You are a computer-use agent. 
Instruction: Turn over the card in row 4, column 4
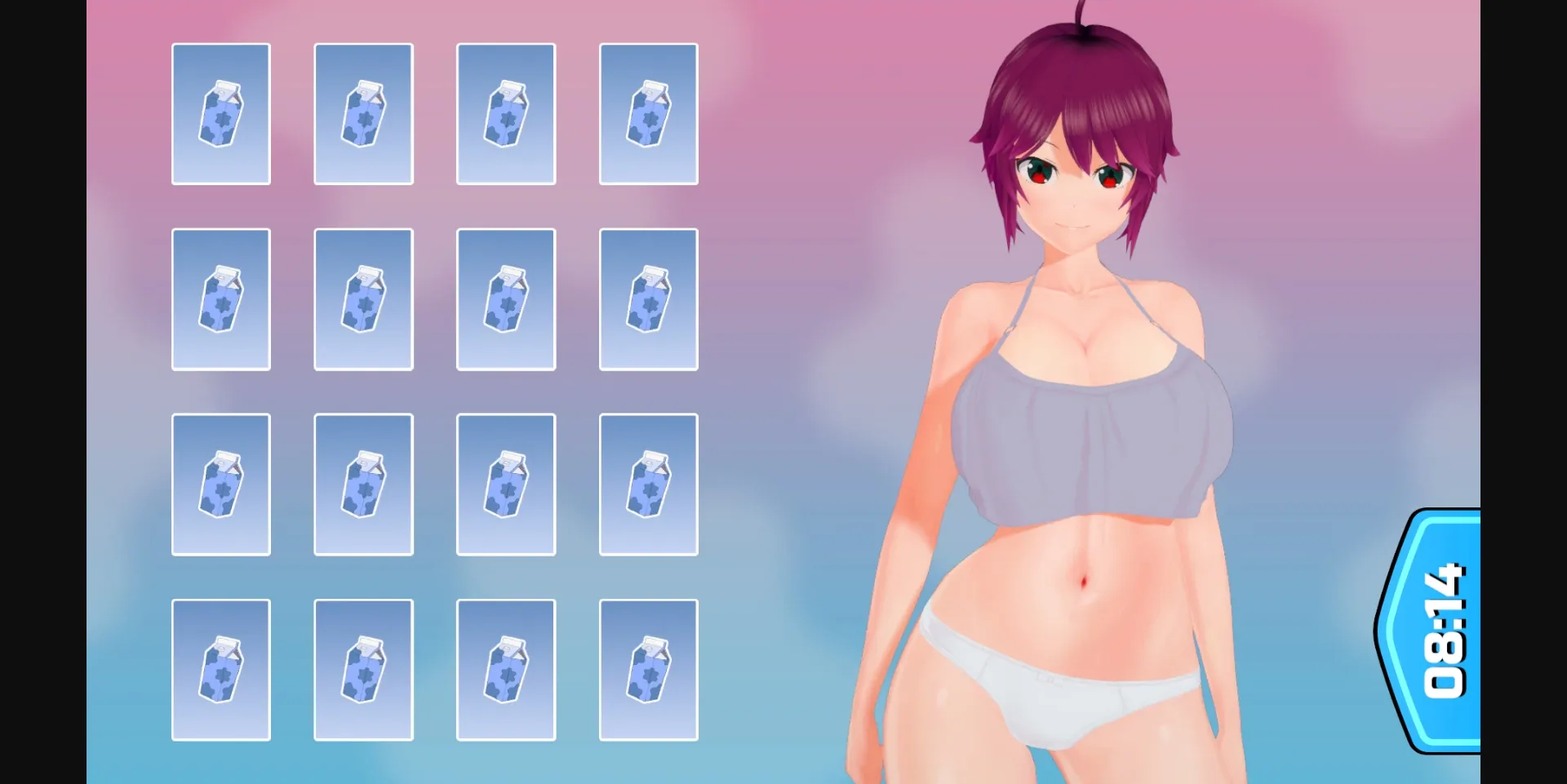[649, 671]
